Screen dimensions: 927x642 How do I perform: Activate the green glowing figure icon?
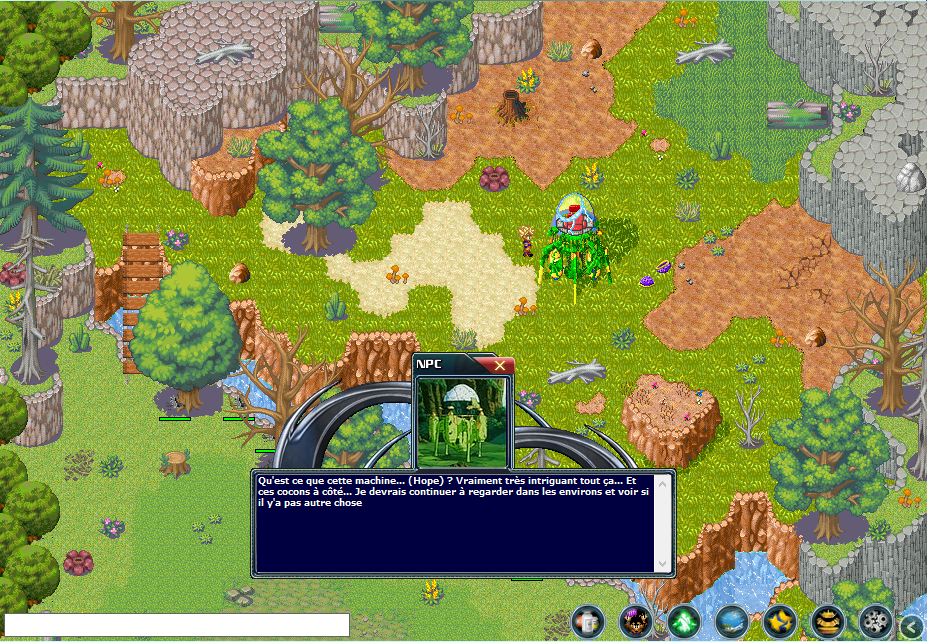pos(683,621)
